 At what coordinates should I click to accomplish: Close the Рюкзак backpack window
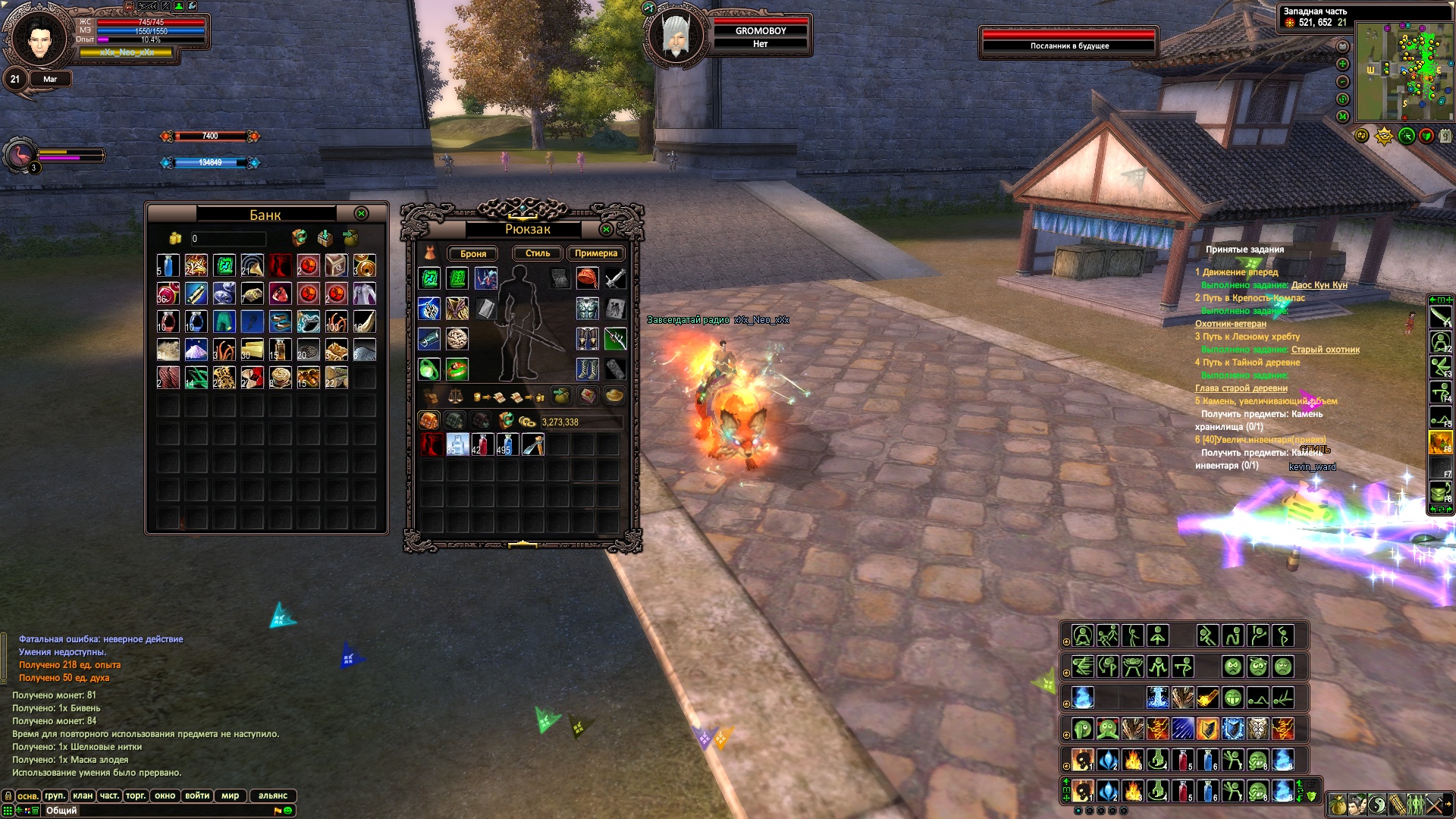point(606,229)
